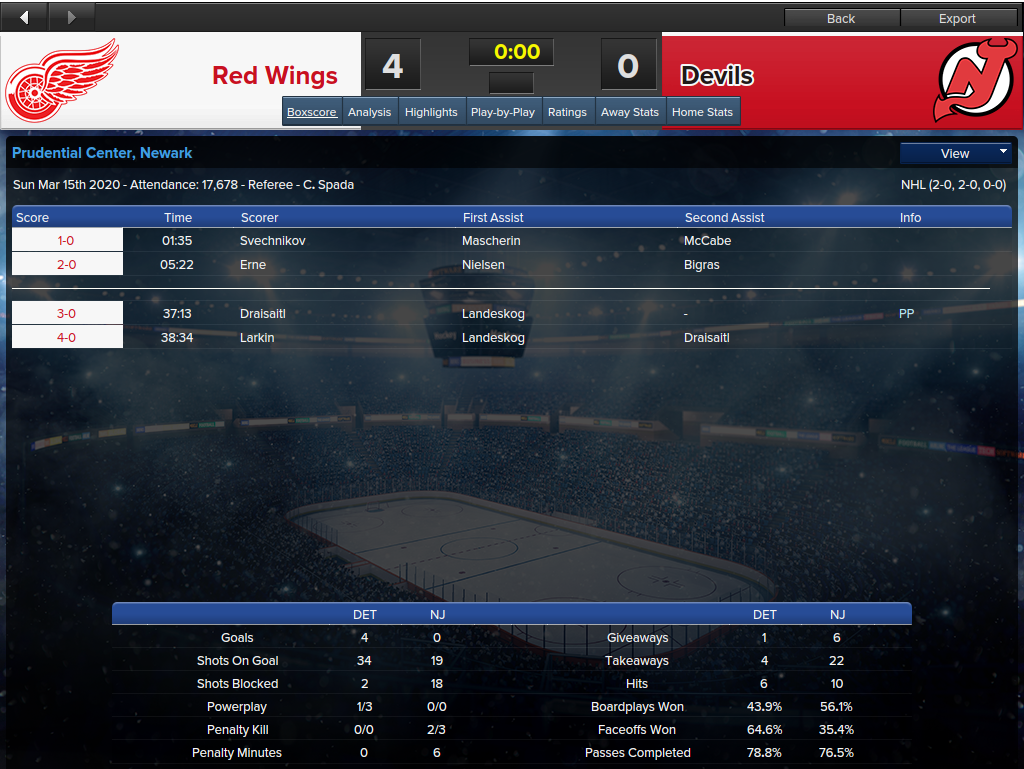The height and width of the screenshot is (769, 1024).
Task: Open the Analysis tab
Action: click(x=369, y=112)
